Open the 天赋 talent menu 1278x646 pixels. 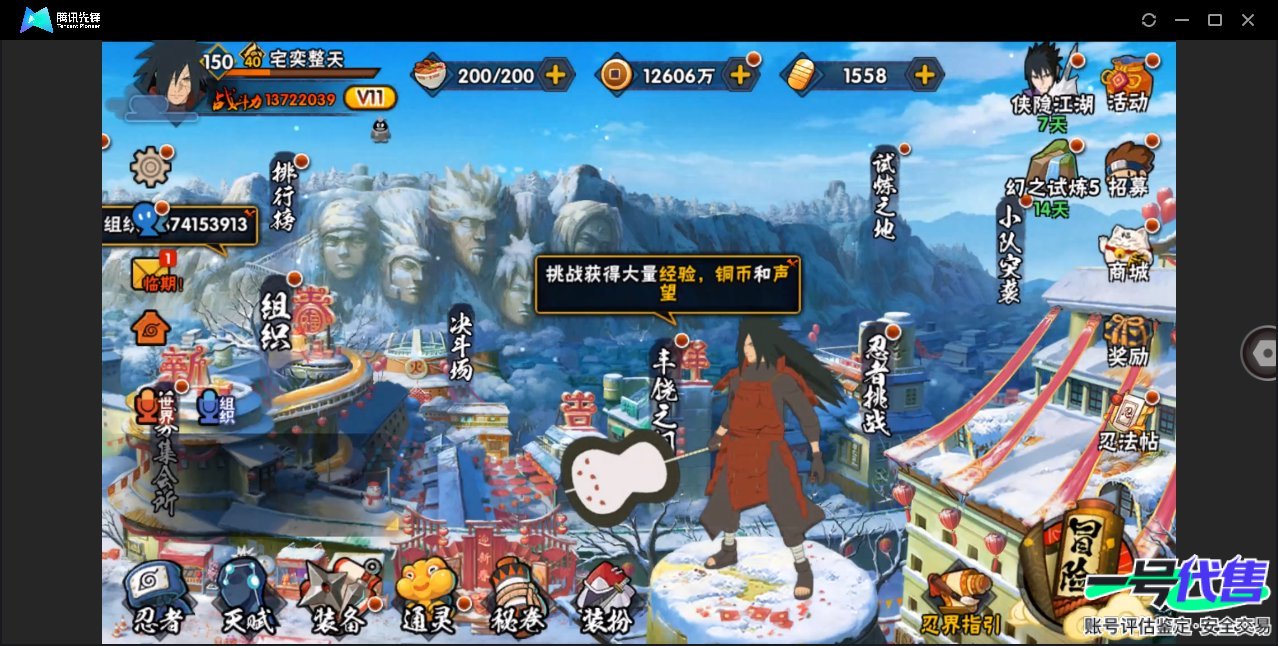tap(245, 598)
